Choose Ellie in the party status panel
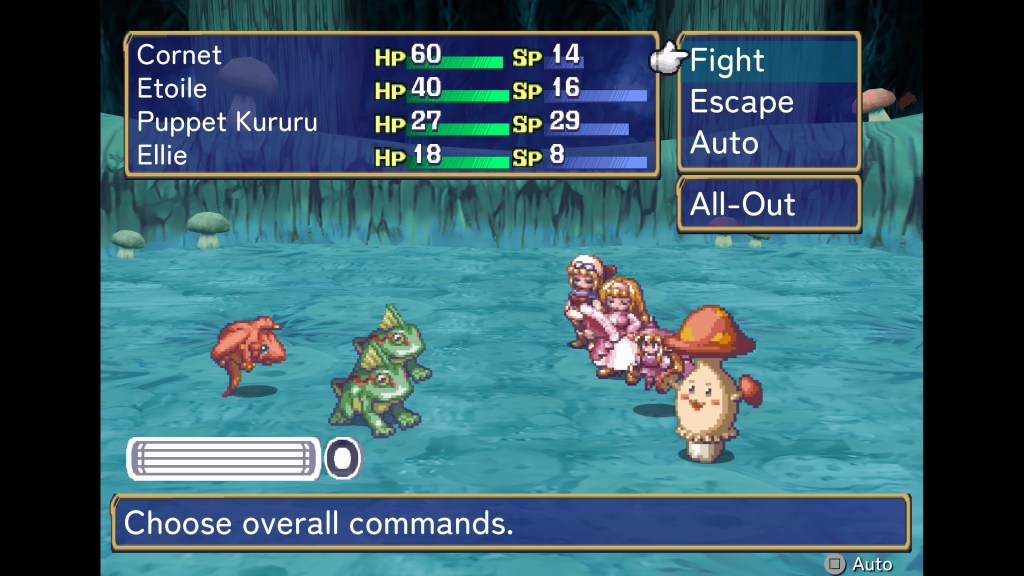 coord(162,156)
